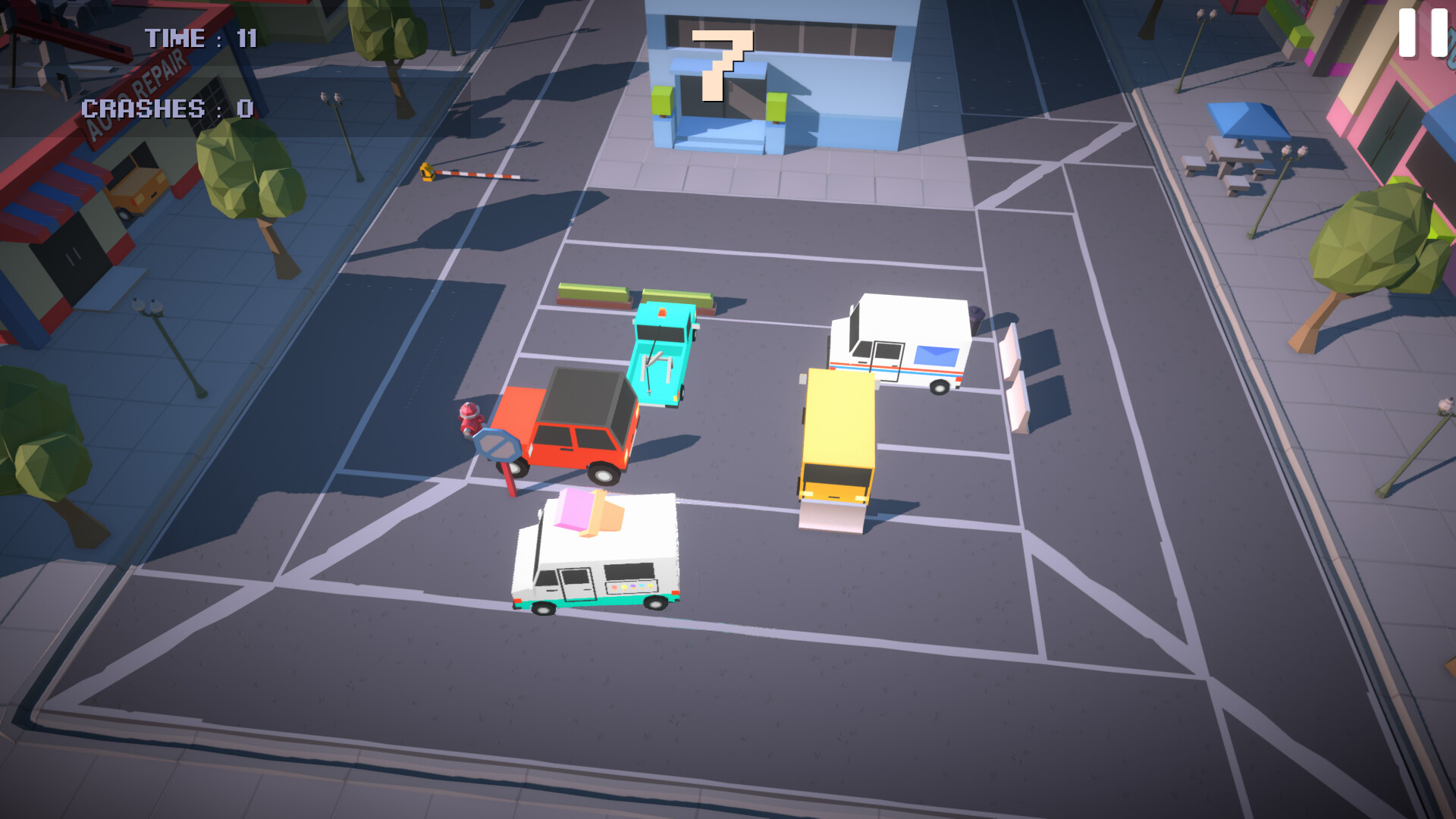The image size is (1456, 819).
Task: Click the TIME : 11 counter text
Action: 201,38
